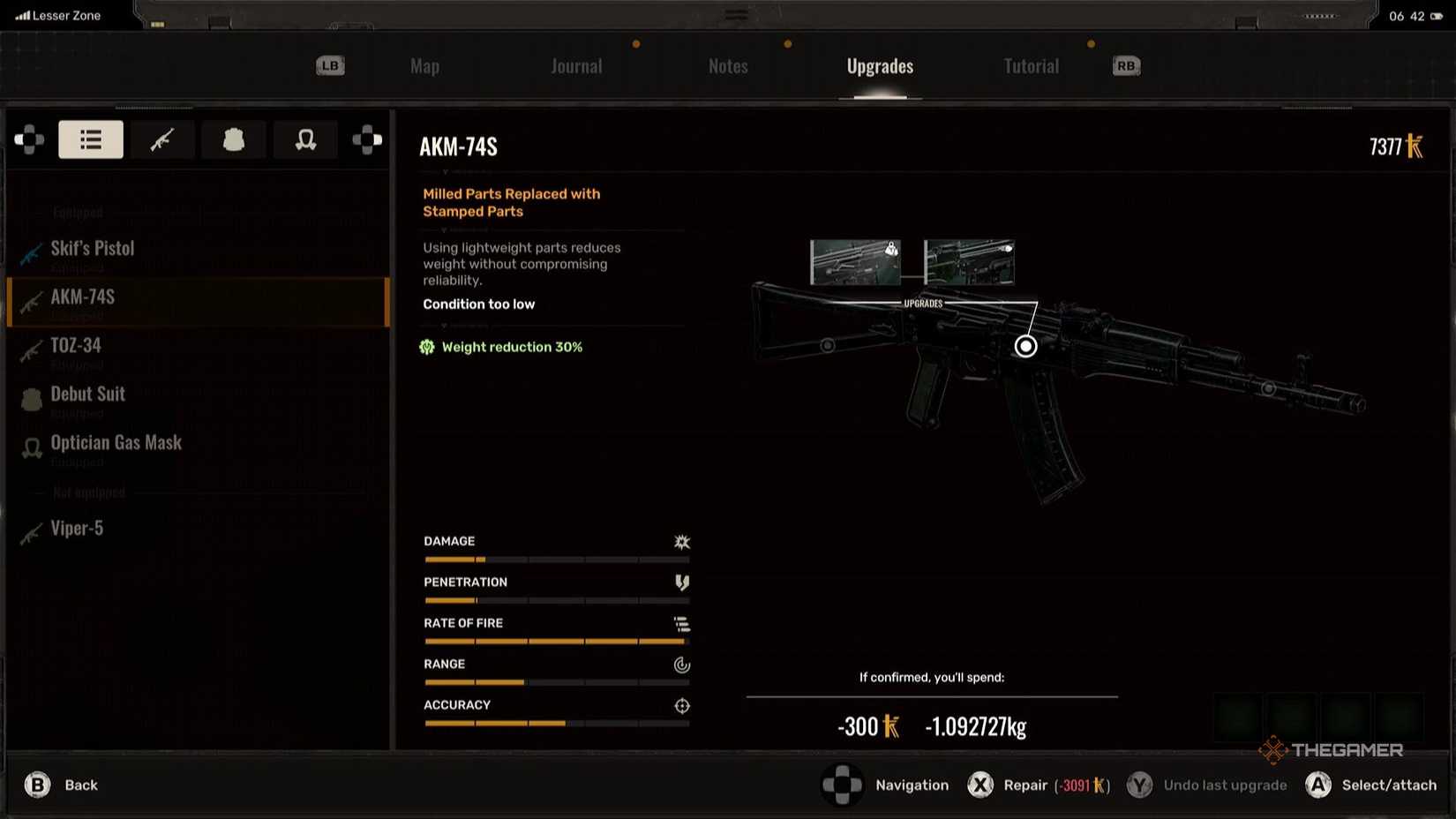Select the all-items list icon
This screenshot has width=1456, height=819.
[x=90, y=139]
